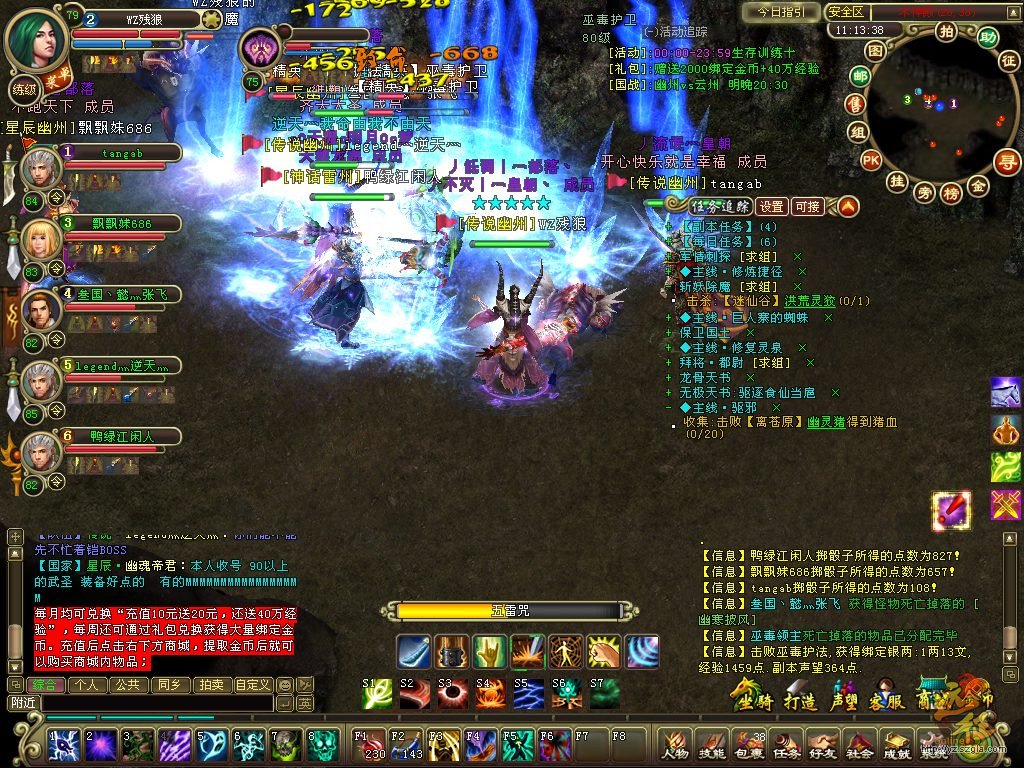Open the 榜 rankings button
1024x768 pixels.
pos(951,191)
